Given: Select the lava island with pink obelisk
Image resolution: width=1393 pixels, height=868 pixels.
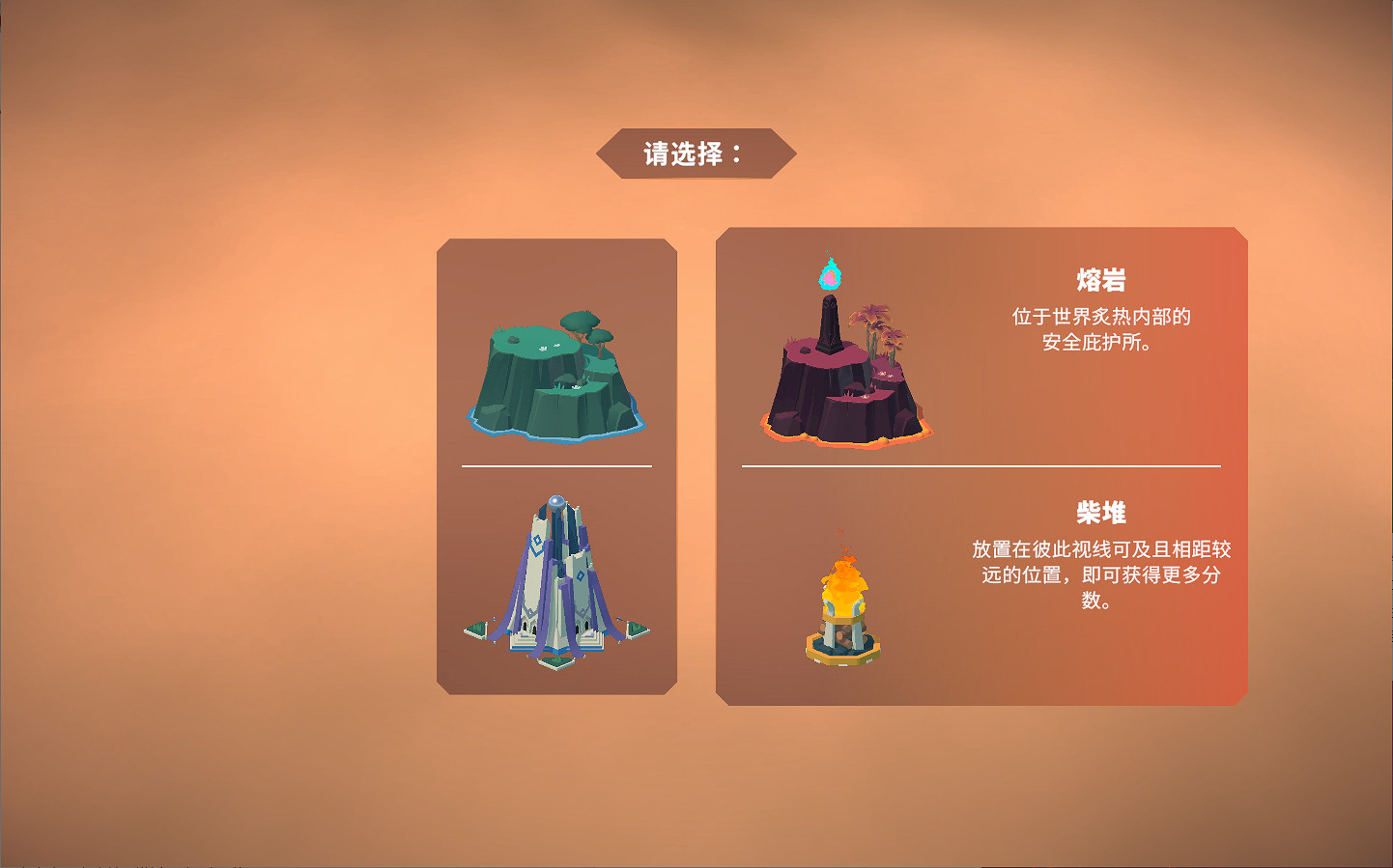Looking at the screenshot, I should [x=850, y=377].
